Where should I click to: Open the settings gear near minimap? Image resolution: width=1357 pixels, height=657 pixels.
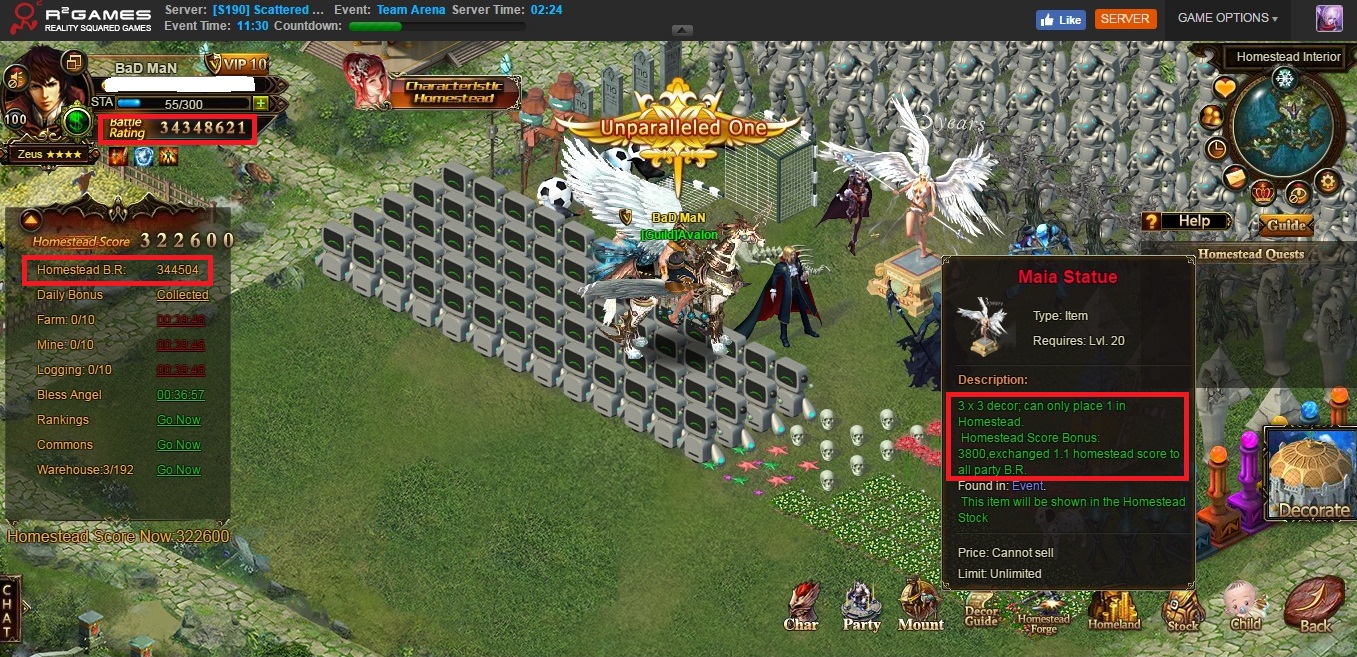1326,181
